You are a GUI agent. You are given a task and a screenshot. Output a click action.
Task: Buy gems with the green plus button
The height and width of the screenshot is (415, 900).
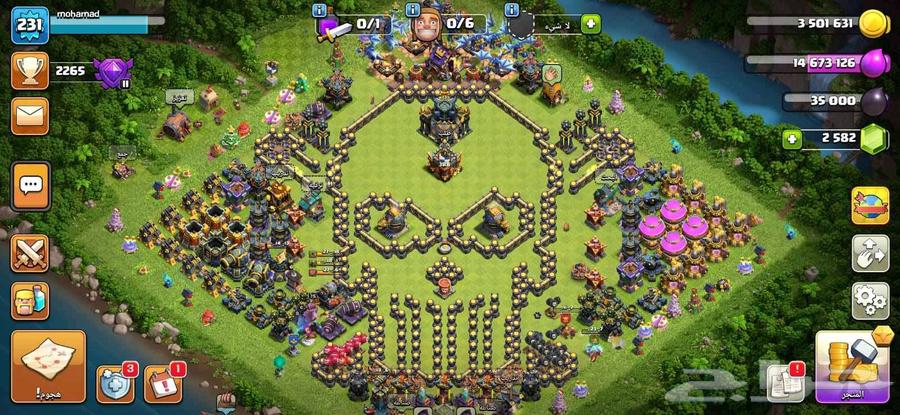tap(793, 139)
